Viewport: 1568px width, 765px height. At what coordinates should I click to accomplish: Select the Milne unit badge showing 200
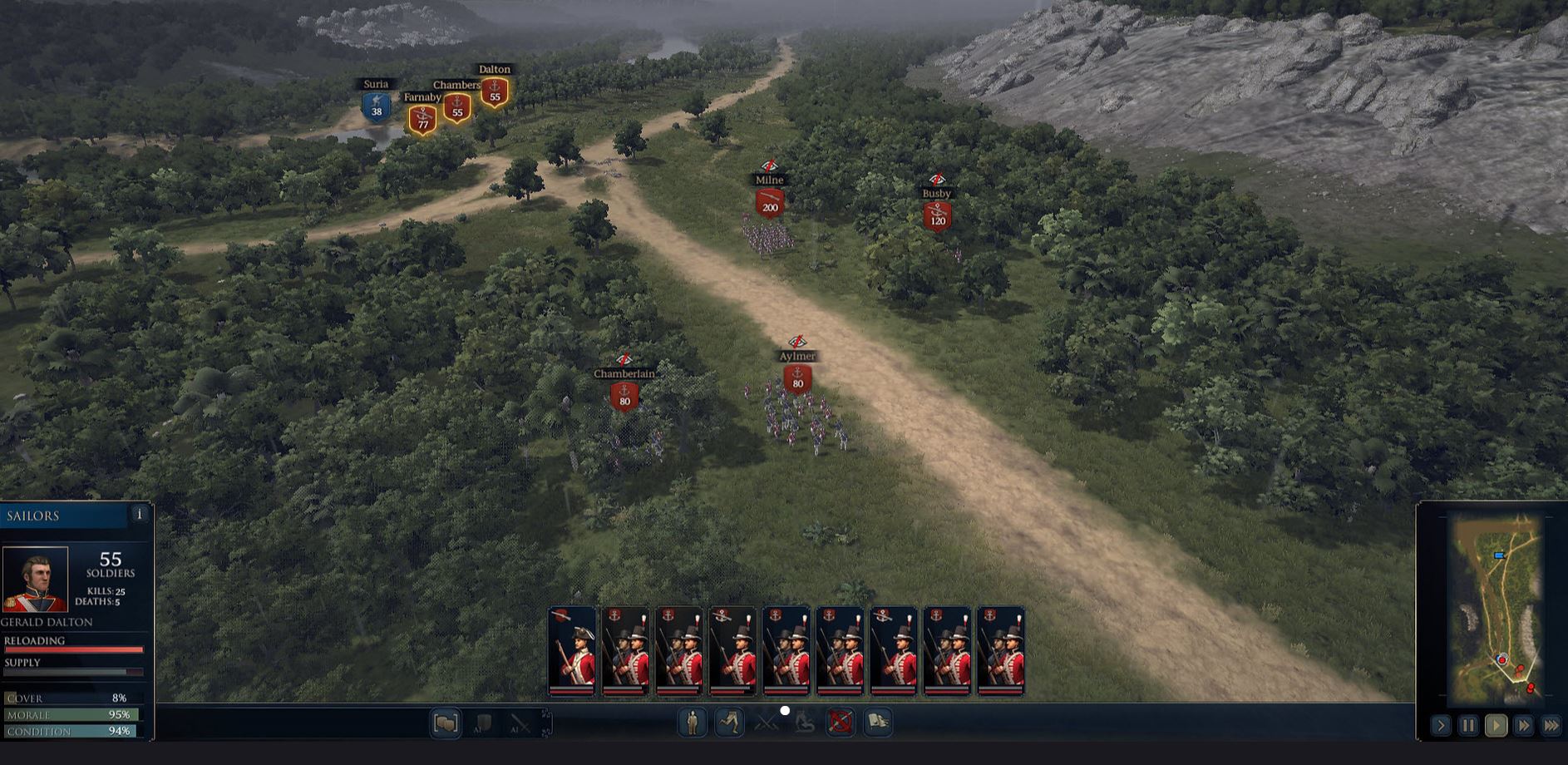pyautogui.click(x=770, y=204)
